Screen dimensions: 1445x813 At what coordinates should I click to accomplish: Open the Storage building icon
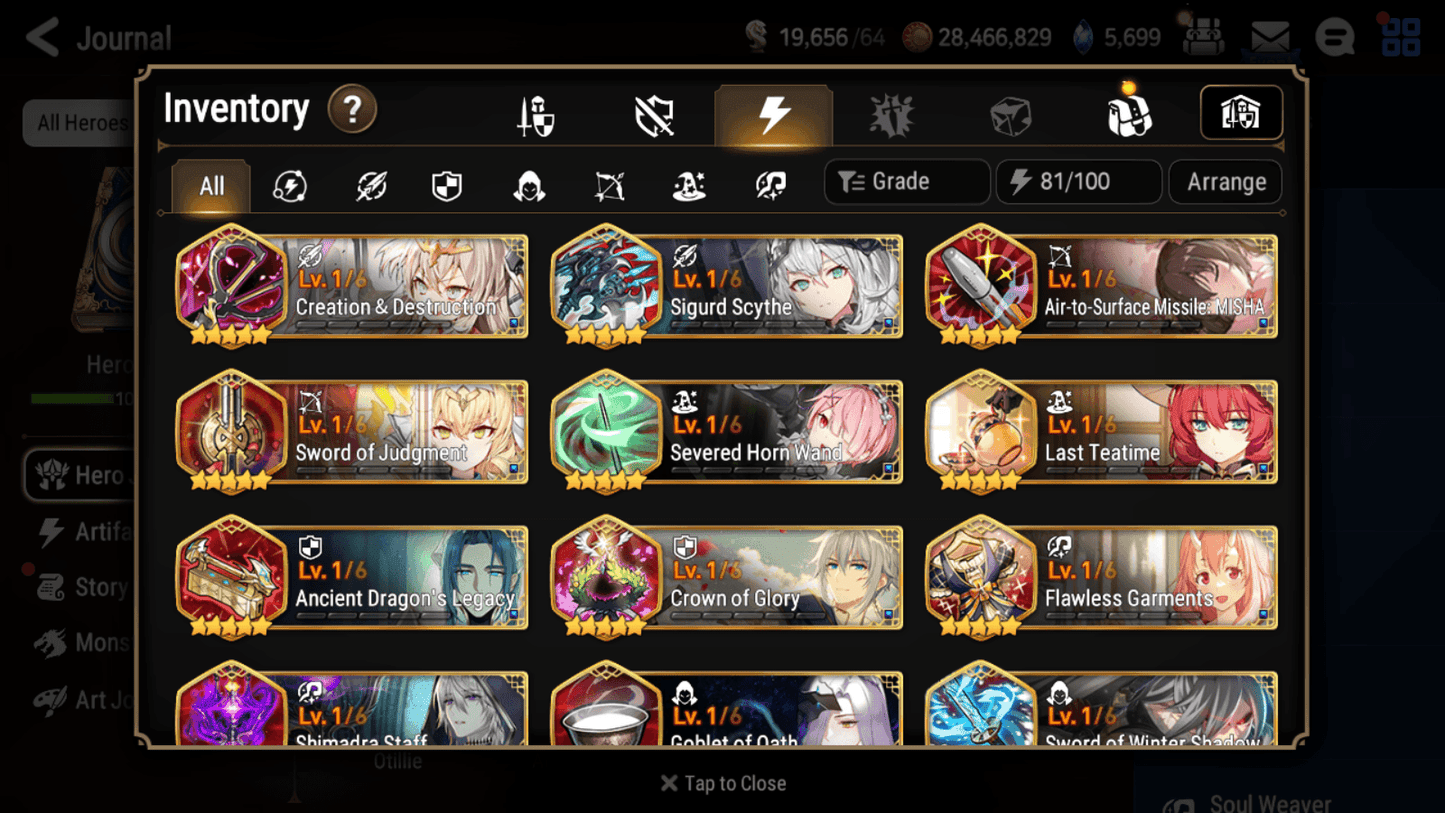pyautogui.click(x=1241, y=113)
